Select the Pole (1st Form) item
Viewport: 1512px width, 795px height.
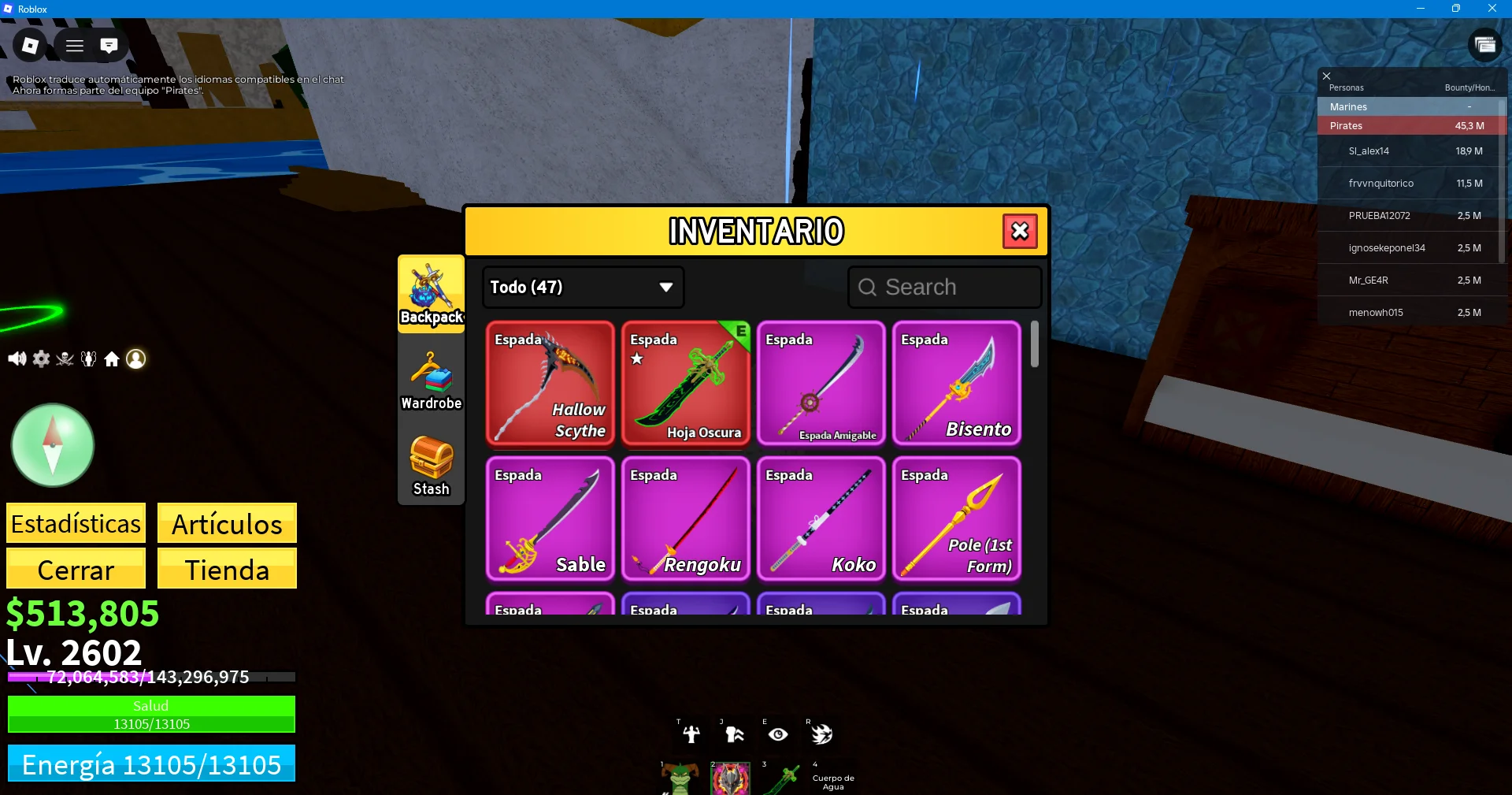pyautogui.click(x=956, y=519)
